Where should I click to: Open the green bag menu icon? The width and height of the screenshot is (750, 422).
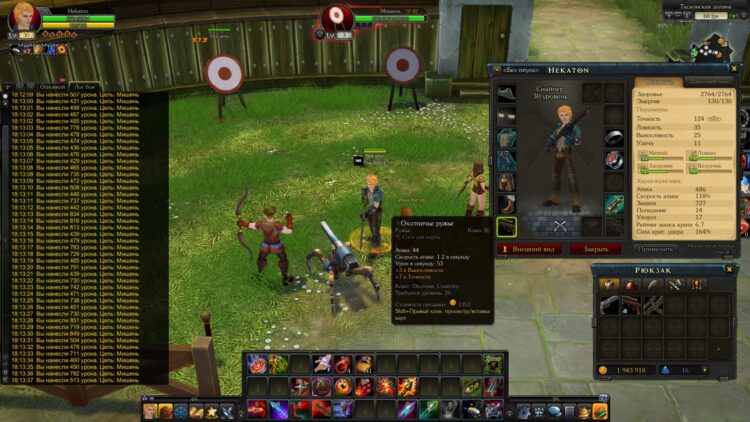pos(600,411)
